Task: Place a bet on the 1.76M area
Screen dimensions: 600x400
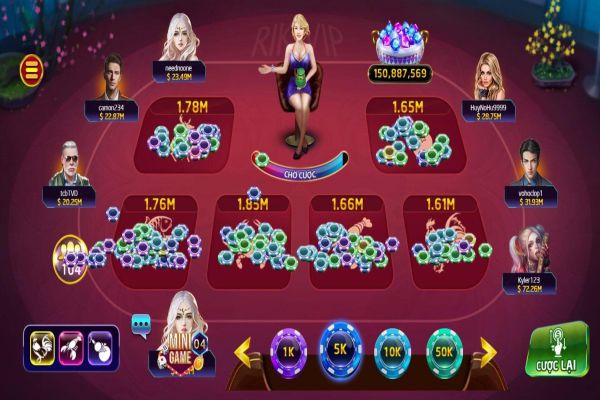Action: click(160, 232)
